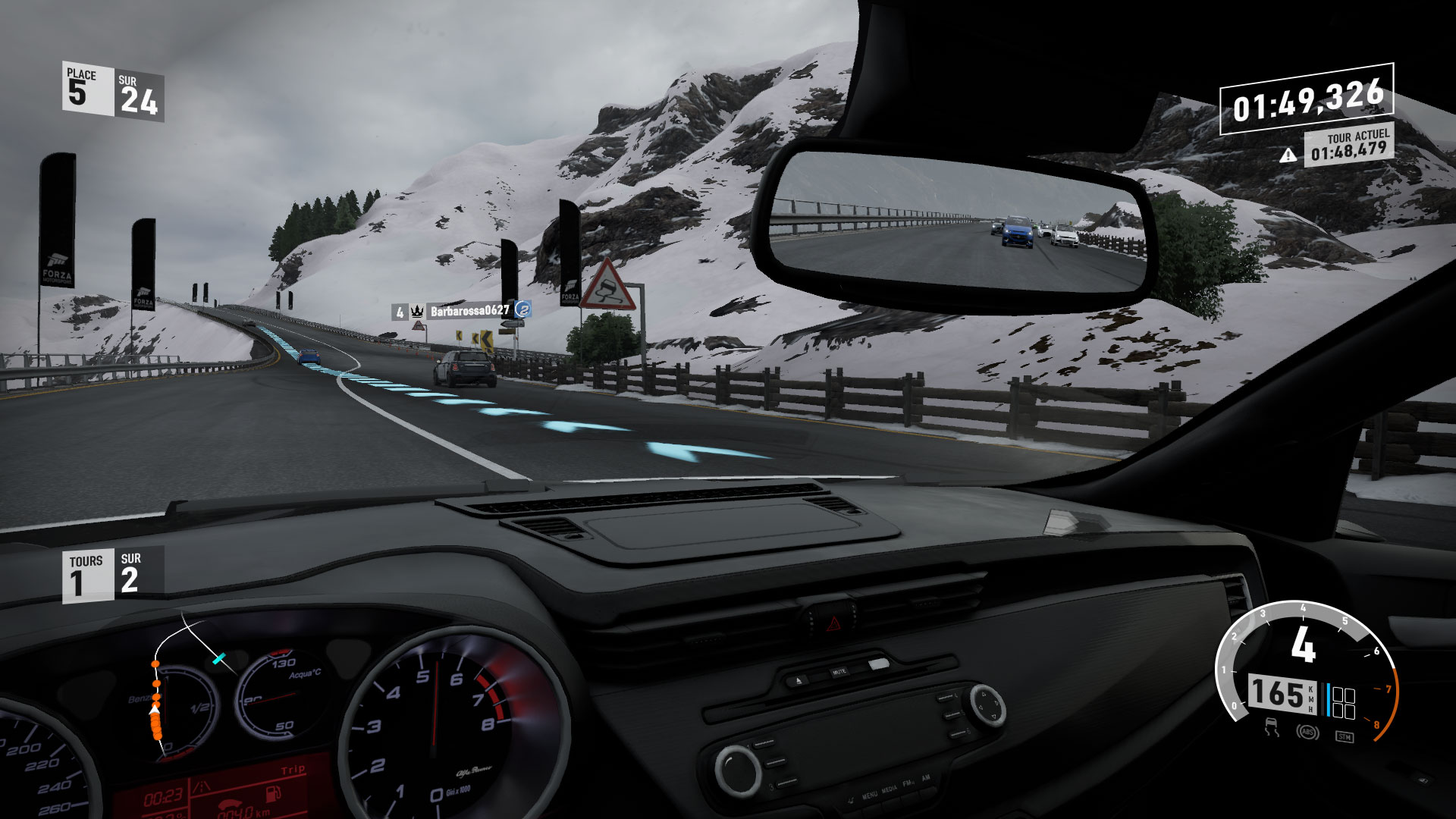Select the club badge next to Barbarossa0627

pos(524,310)
